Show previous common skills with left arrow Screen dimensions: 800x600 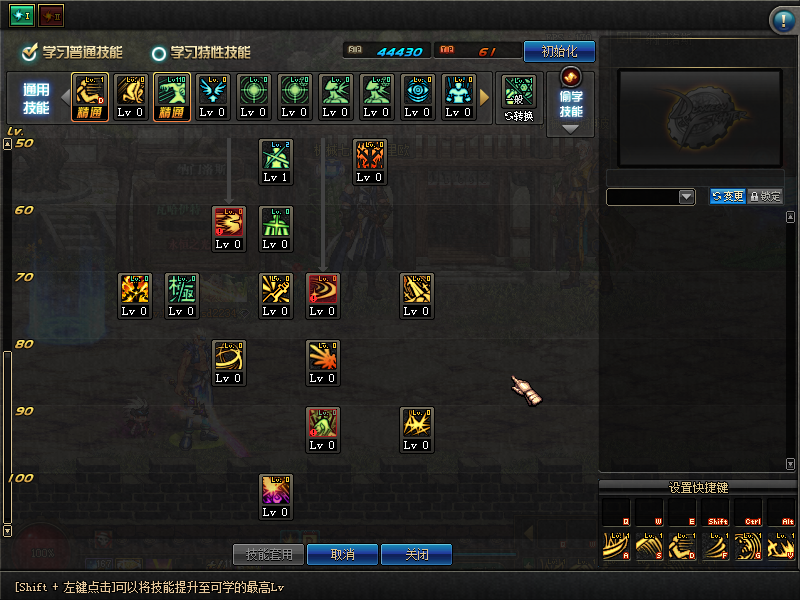pyautogui.click(x=65, y=97)
